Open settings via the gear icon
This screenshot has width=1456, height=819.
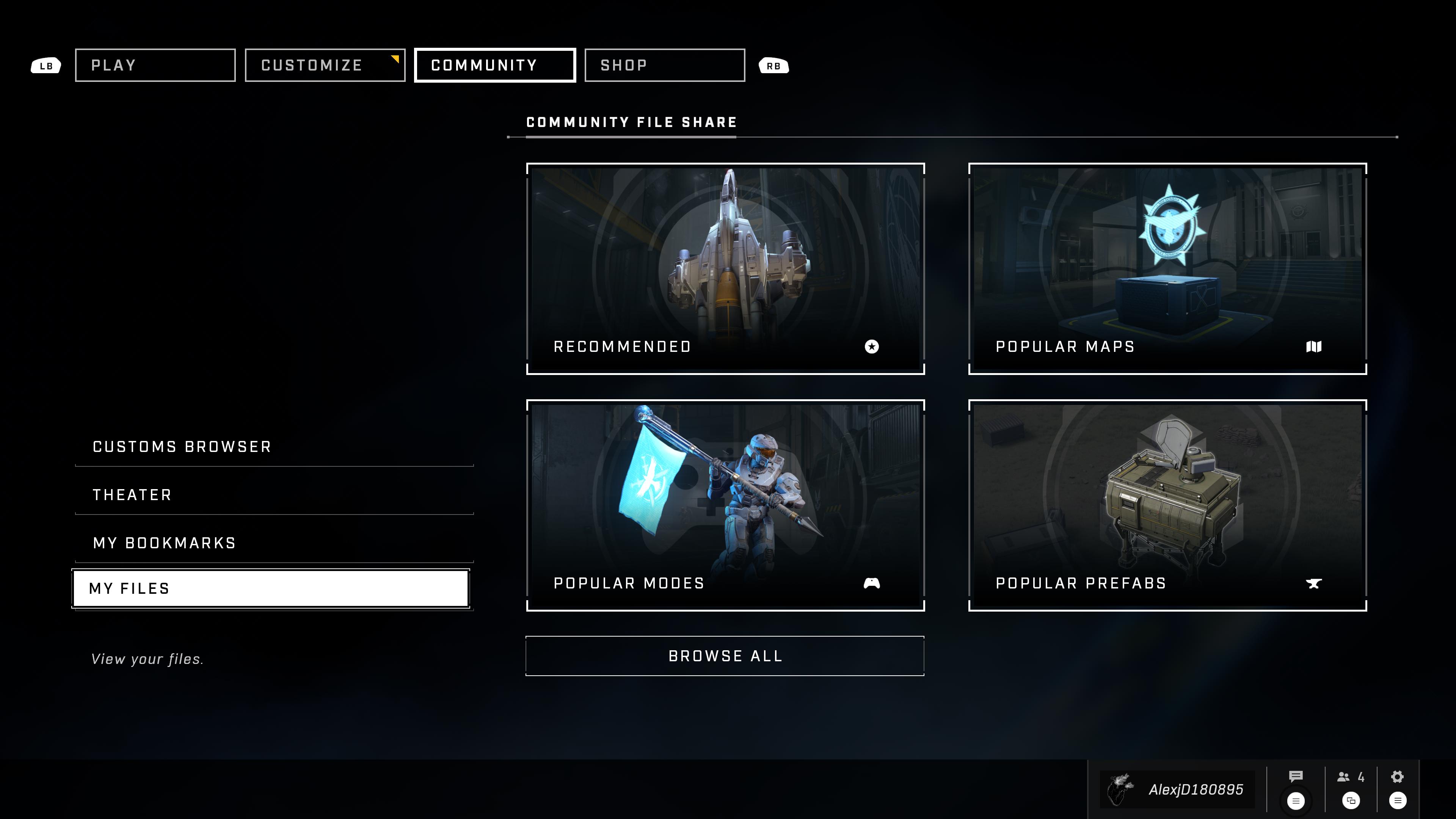click(1397, 777)
